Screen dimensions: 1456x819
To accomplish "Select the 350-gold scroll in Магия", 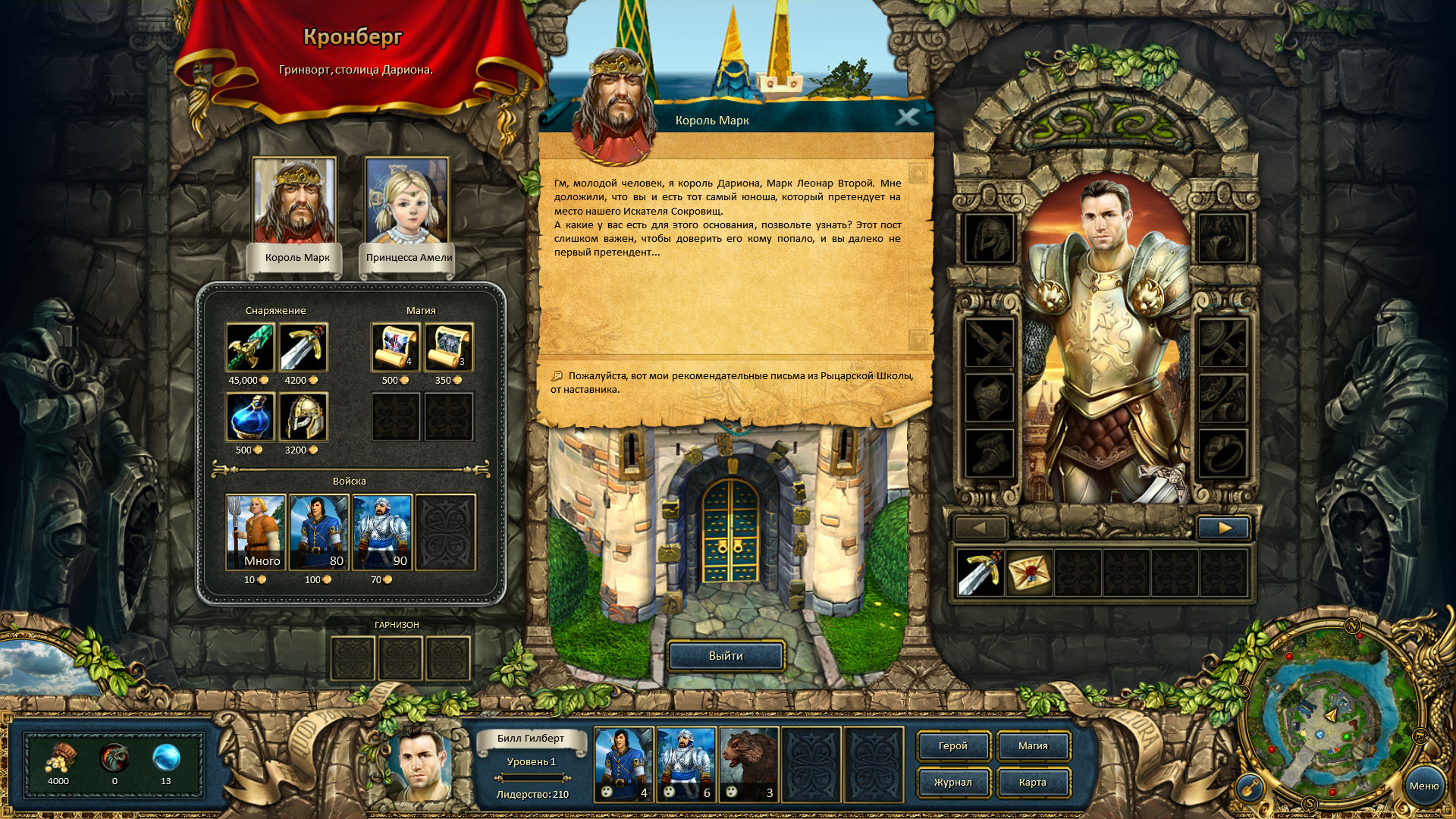I will coord(449,347).
